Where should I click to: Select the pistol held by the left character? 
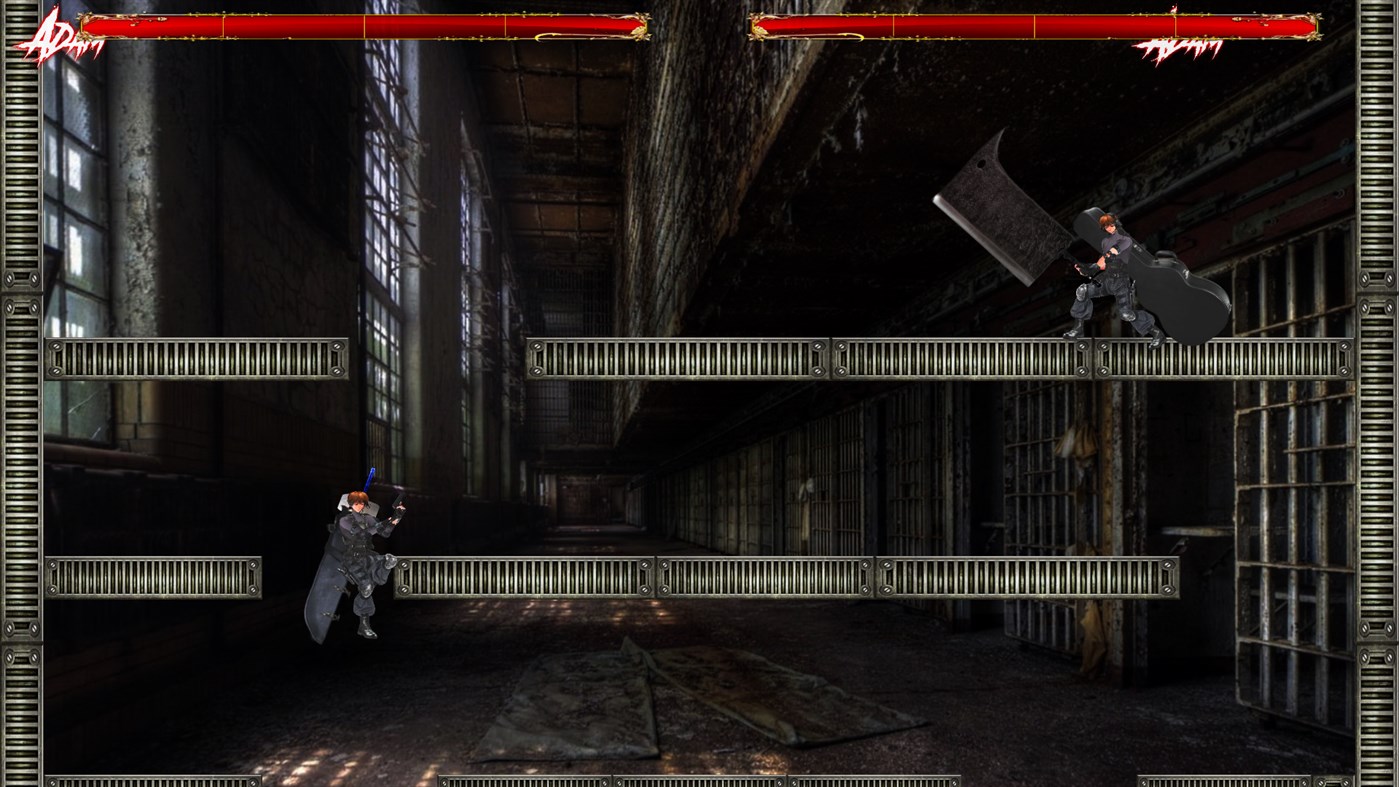pos(400,508)
